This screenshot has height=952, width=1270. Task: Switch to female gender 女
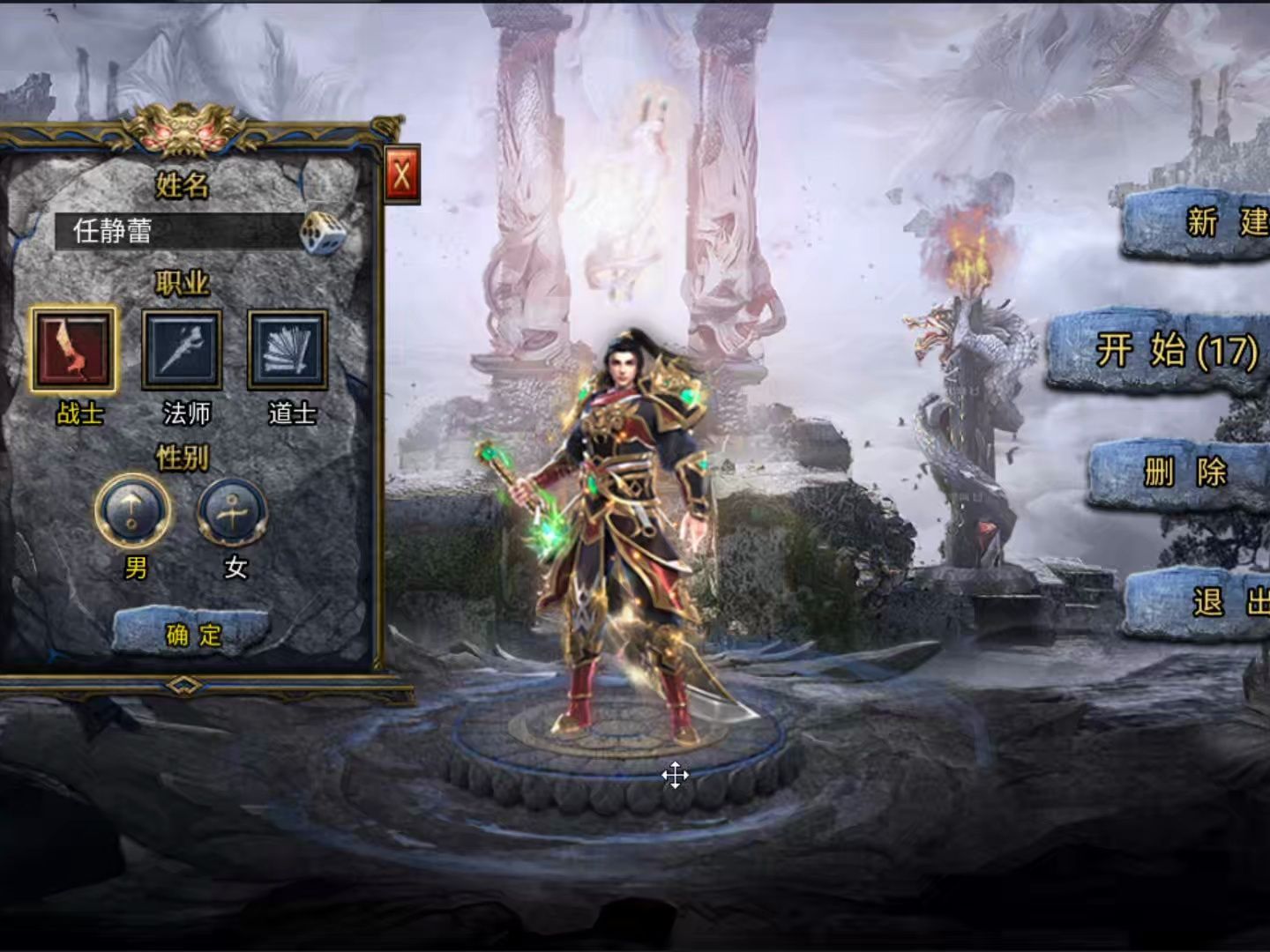[x=232, y=512]
